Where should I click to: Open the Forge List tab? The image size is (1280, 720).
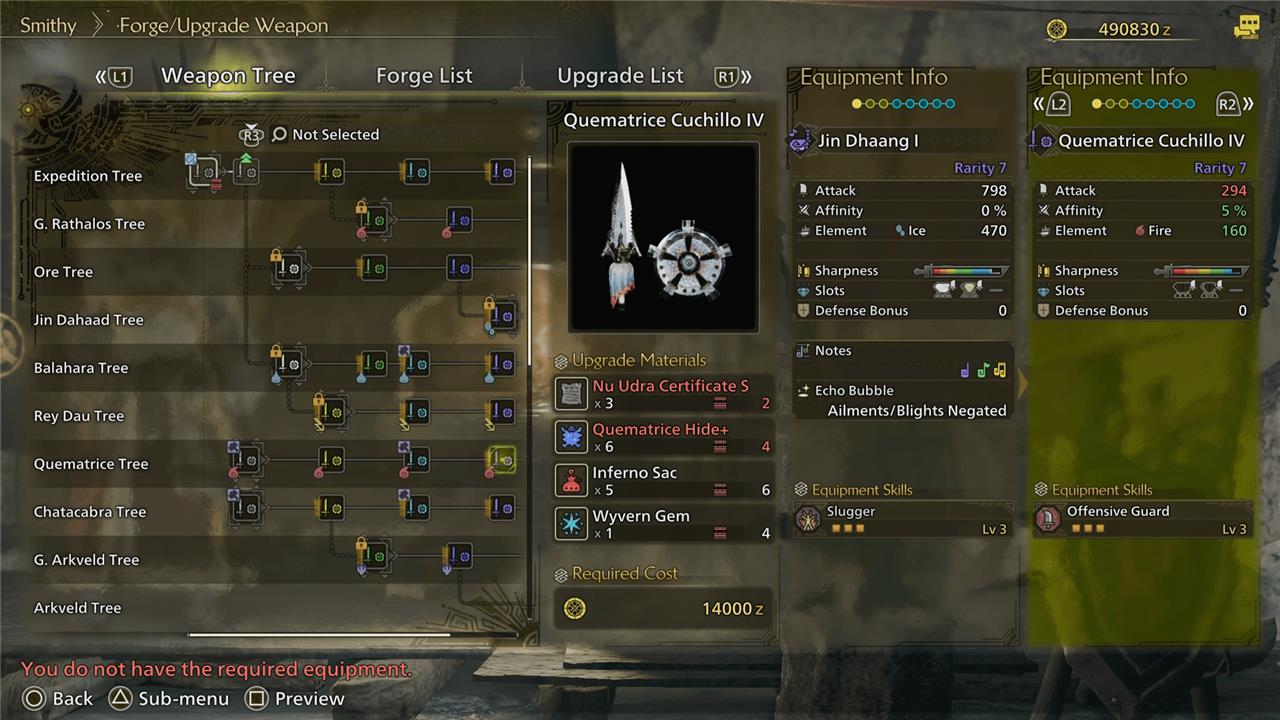tap(424, 76)
